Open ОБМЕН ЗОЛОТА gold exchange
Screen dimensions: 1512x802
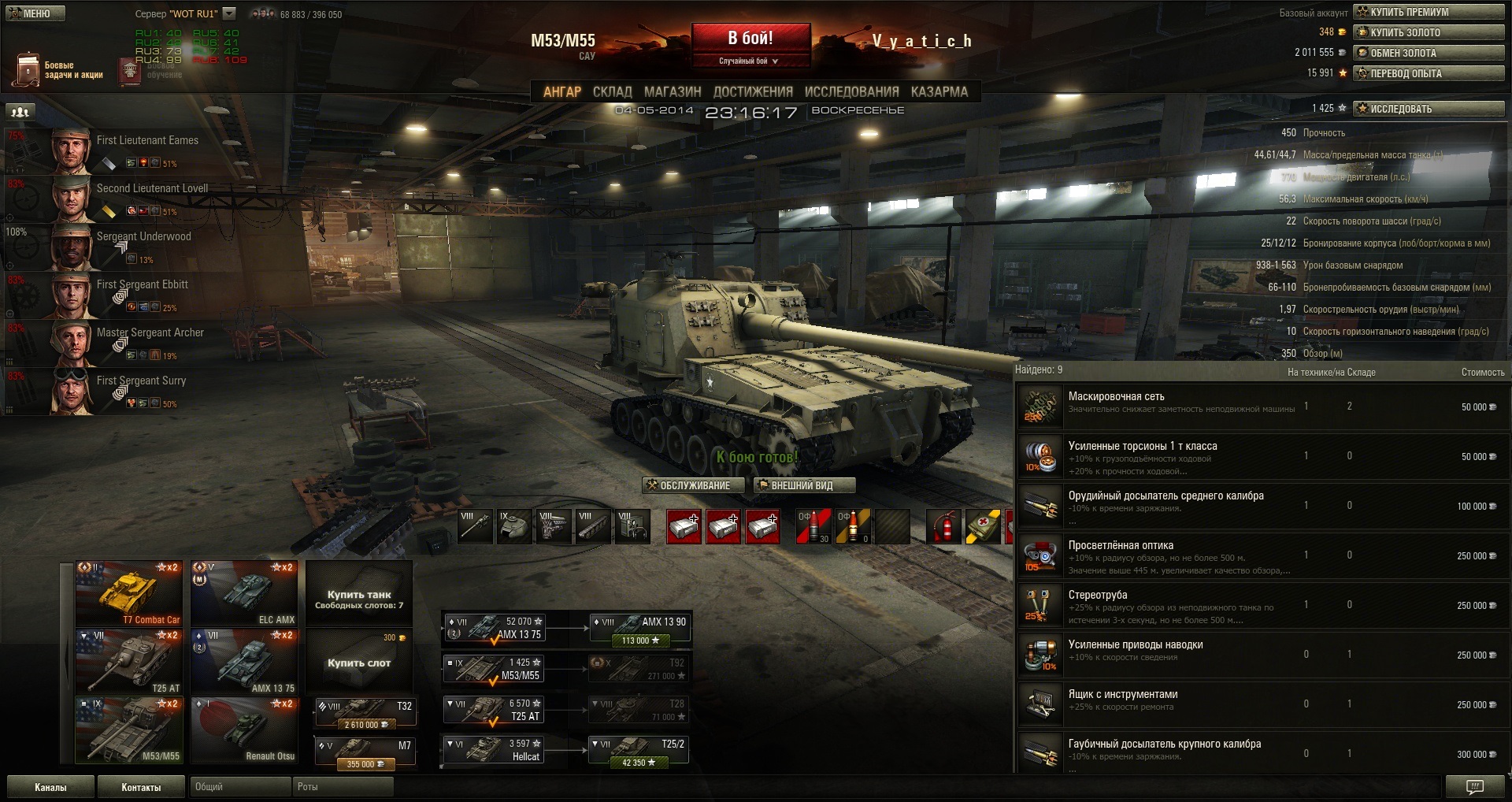click(x=1429, y=53)
